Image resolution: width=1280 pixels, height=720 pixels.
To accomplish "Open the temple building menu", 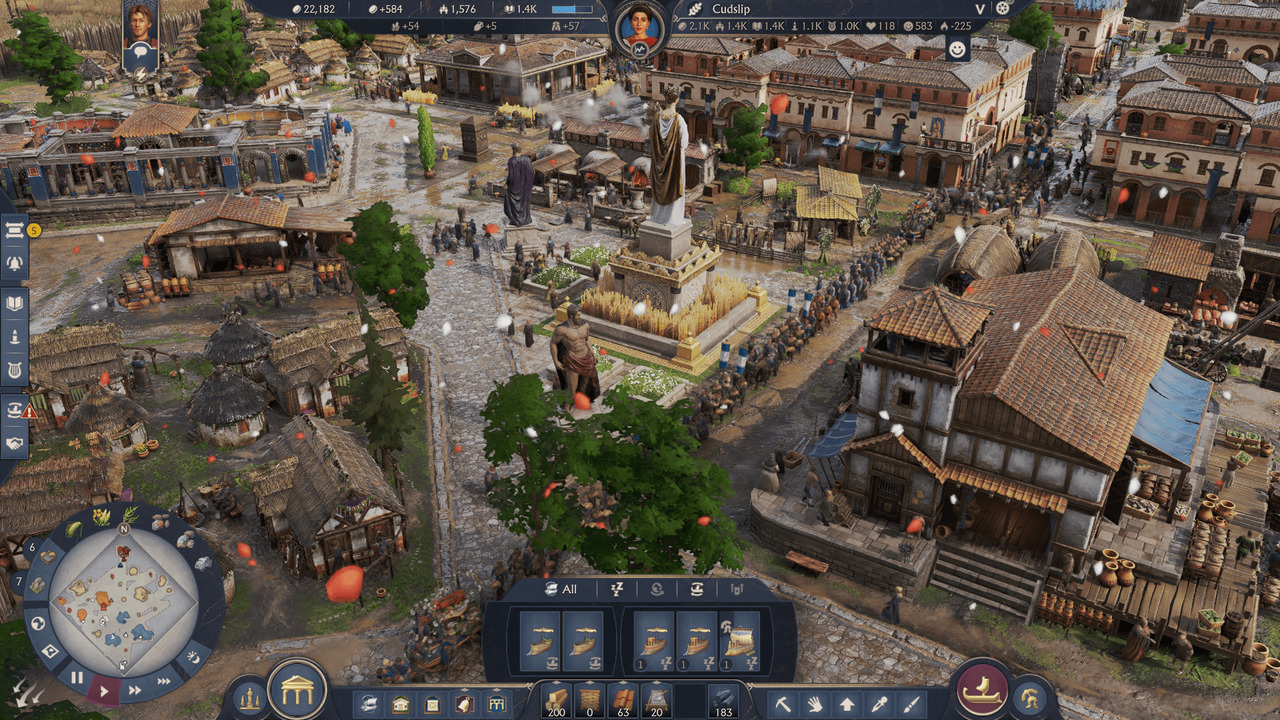I will click(297, 689).
